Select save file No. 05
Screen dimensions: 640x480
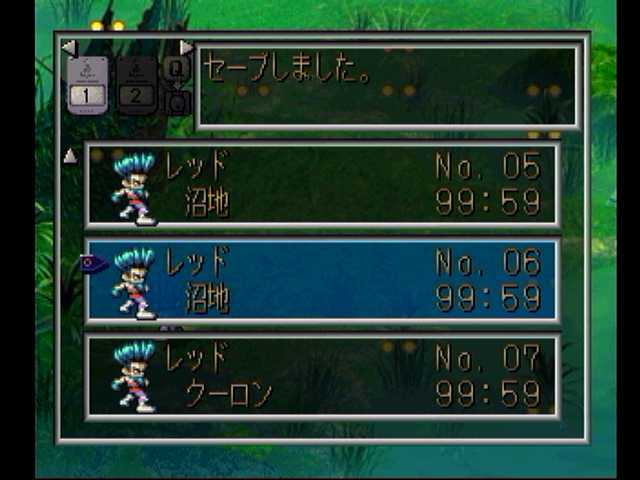tap(322, 185)
